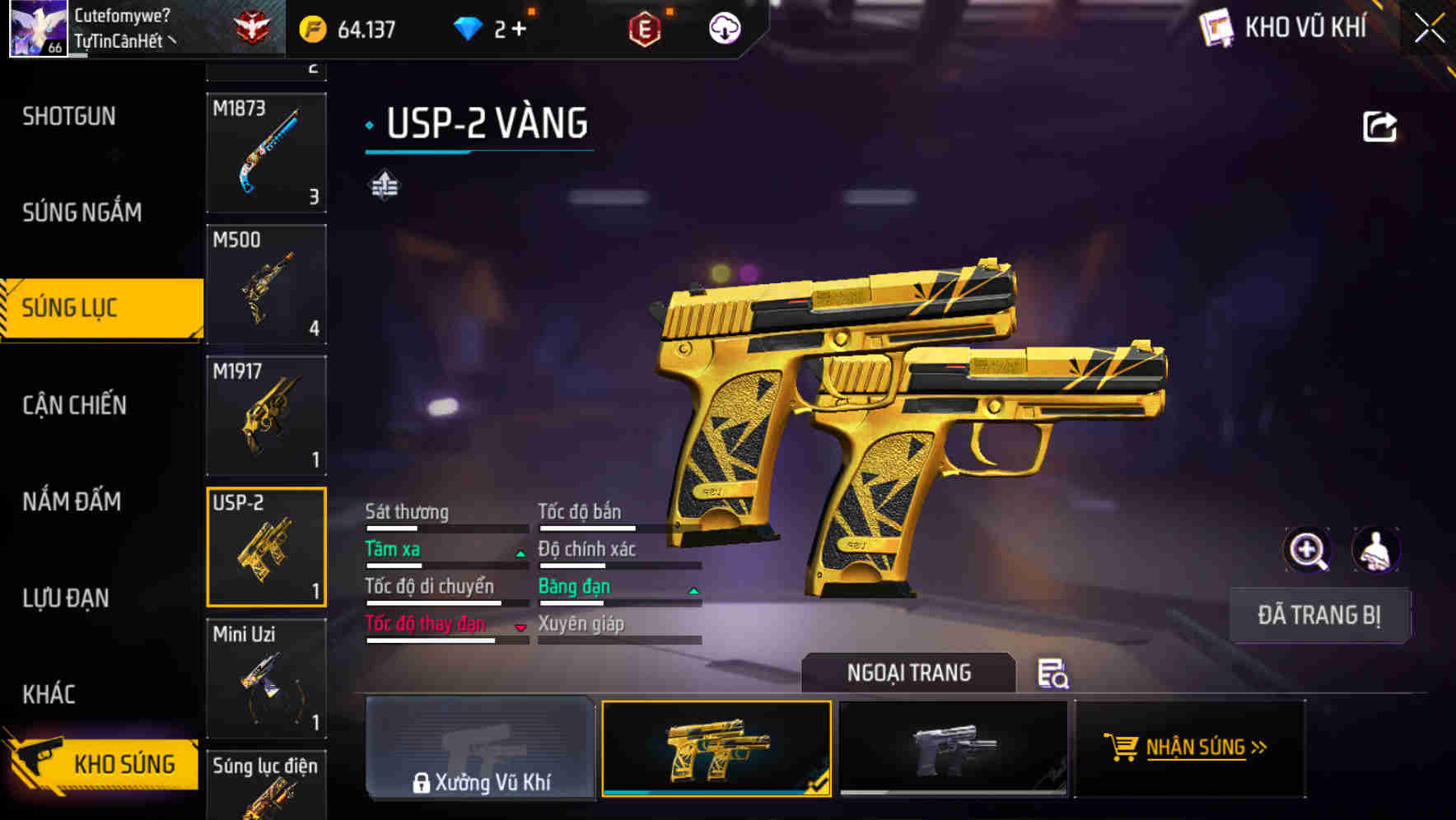1456x820 pixels.
Task: Zoom in with the magnifier icon
Action: (1307, 550)
